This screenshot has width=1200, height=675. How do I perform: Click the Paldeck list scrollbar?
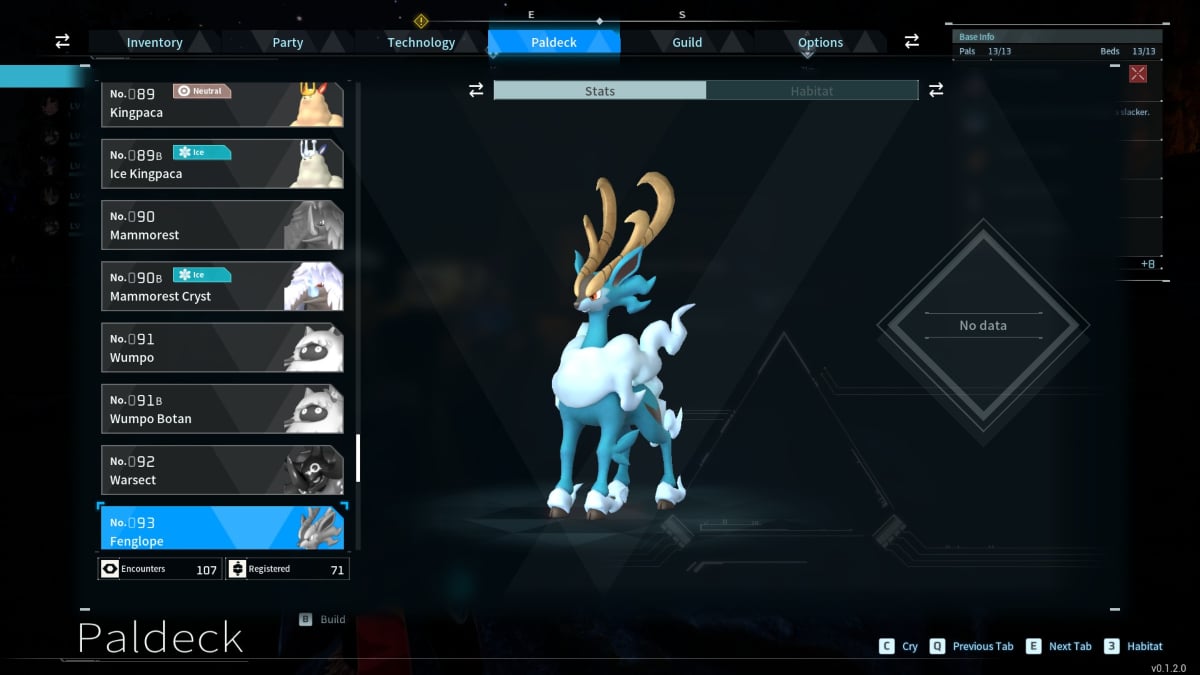(358, 458)
